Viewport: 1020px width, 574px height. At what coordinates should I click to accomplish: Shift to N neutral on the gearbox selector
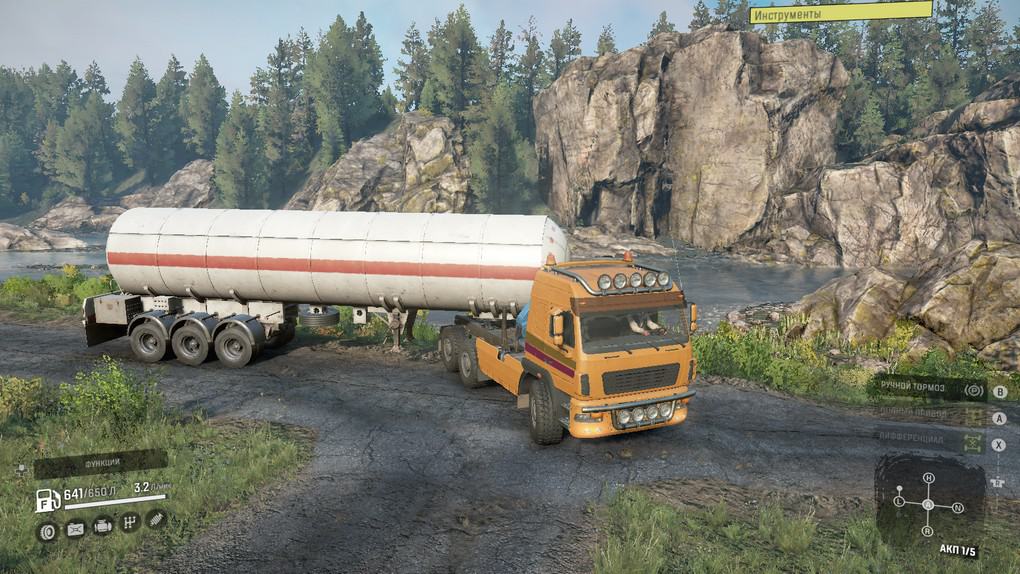(958, 508)
